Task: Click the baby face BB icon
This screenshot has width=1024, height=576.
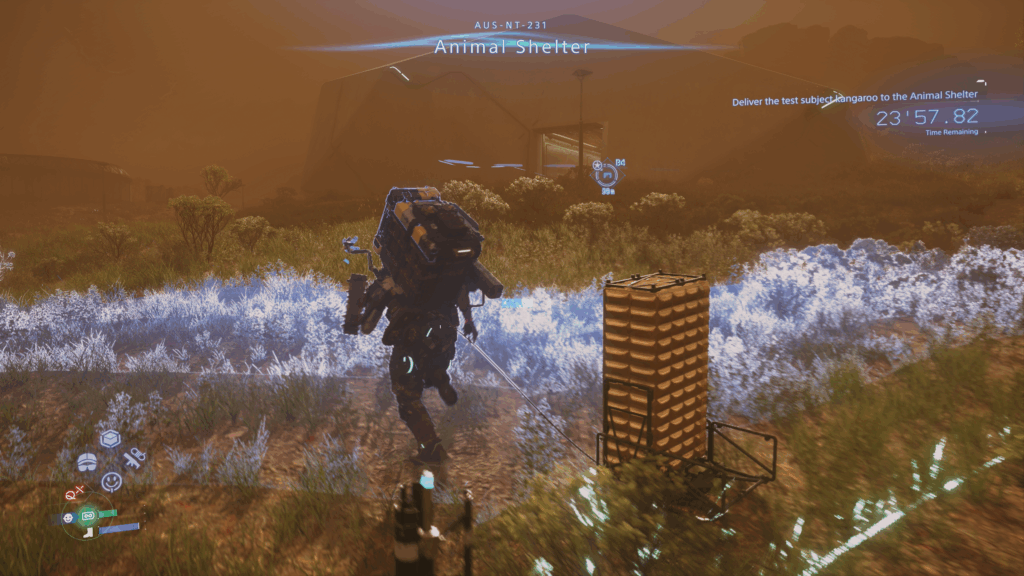Action: point(68,518)
